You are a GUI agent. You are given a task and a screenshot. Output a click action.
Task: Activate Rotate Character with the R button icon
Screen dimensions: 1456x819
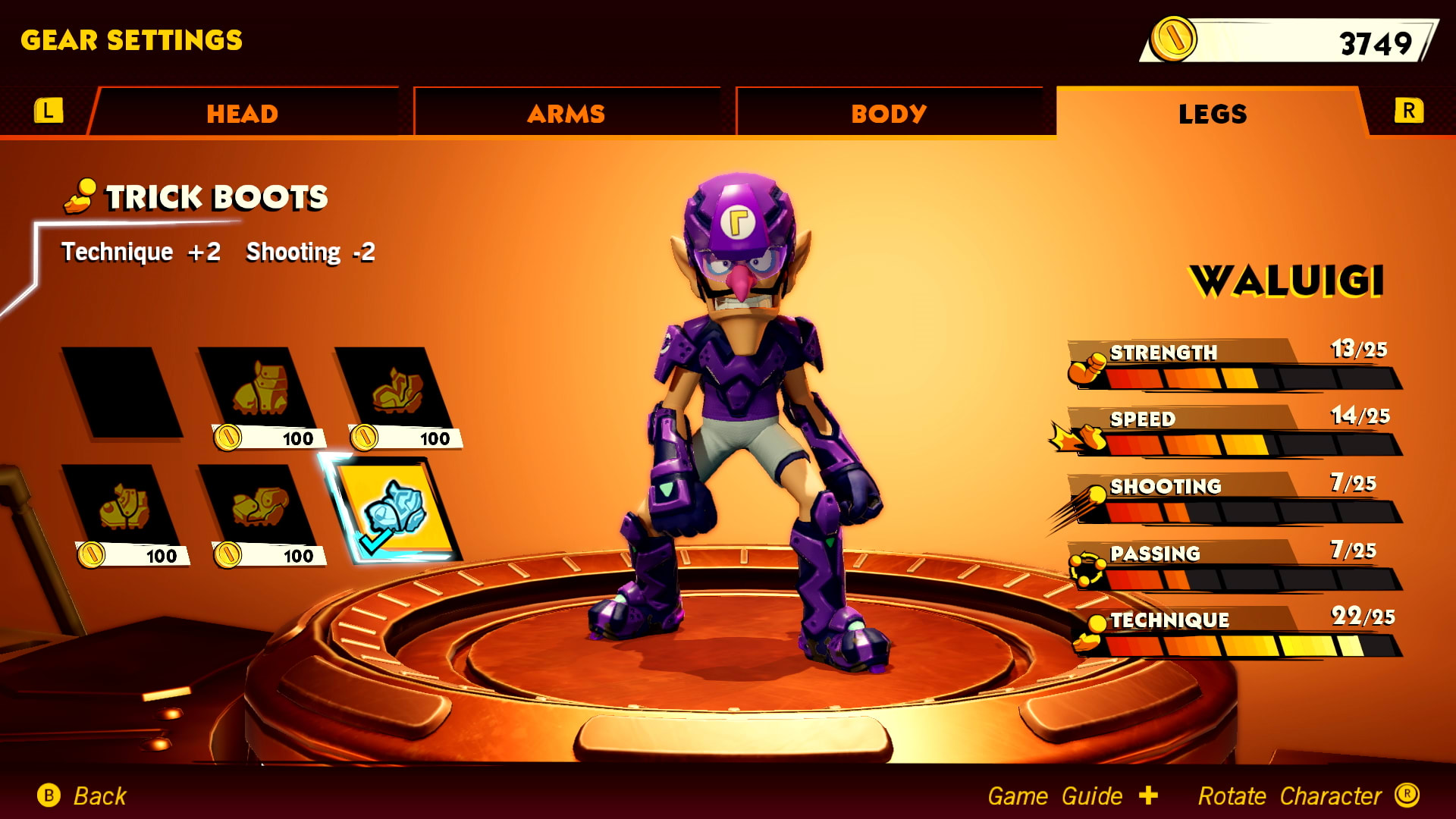[x=1425, y=796]
